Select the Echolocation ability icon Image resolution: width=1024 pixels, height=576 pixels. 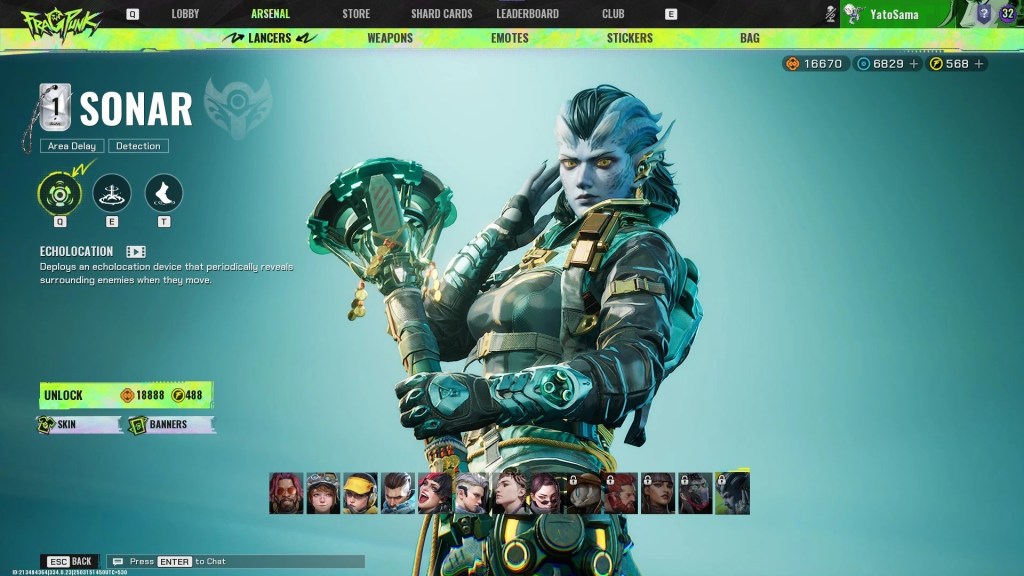click(x=60, y=192)
